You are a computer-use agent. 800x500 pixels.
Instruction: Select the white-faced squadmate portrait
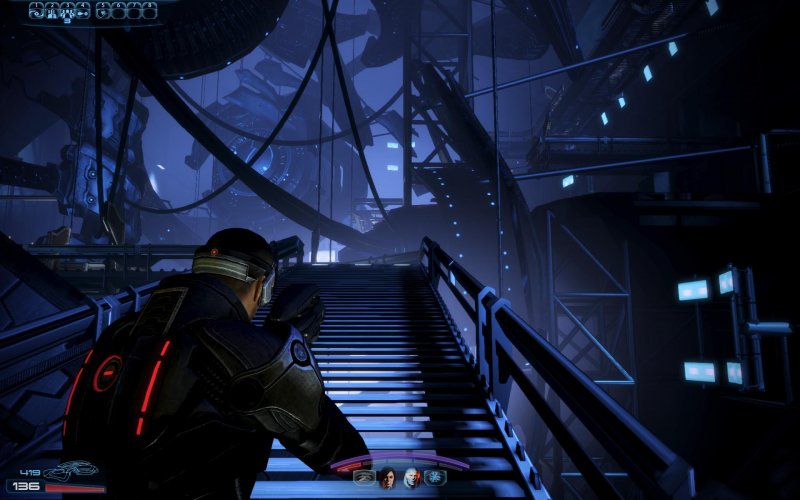tap(411, 478)
